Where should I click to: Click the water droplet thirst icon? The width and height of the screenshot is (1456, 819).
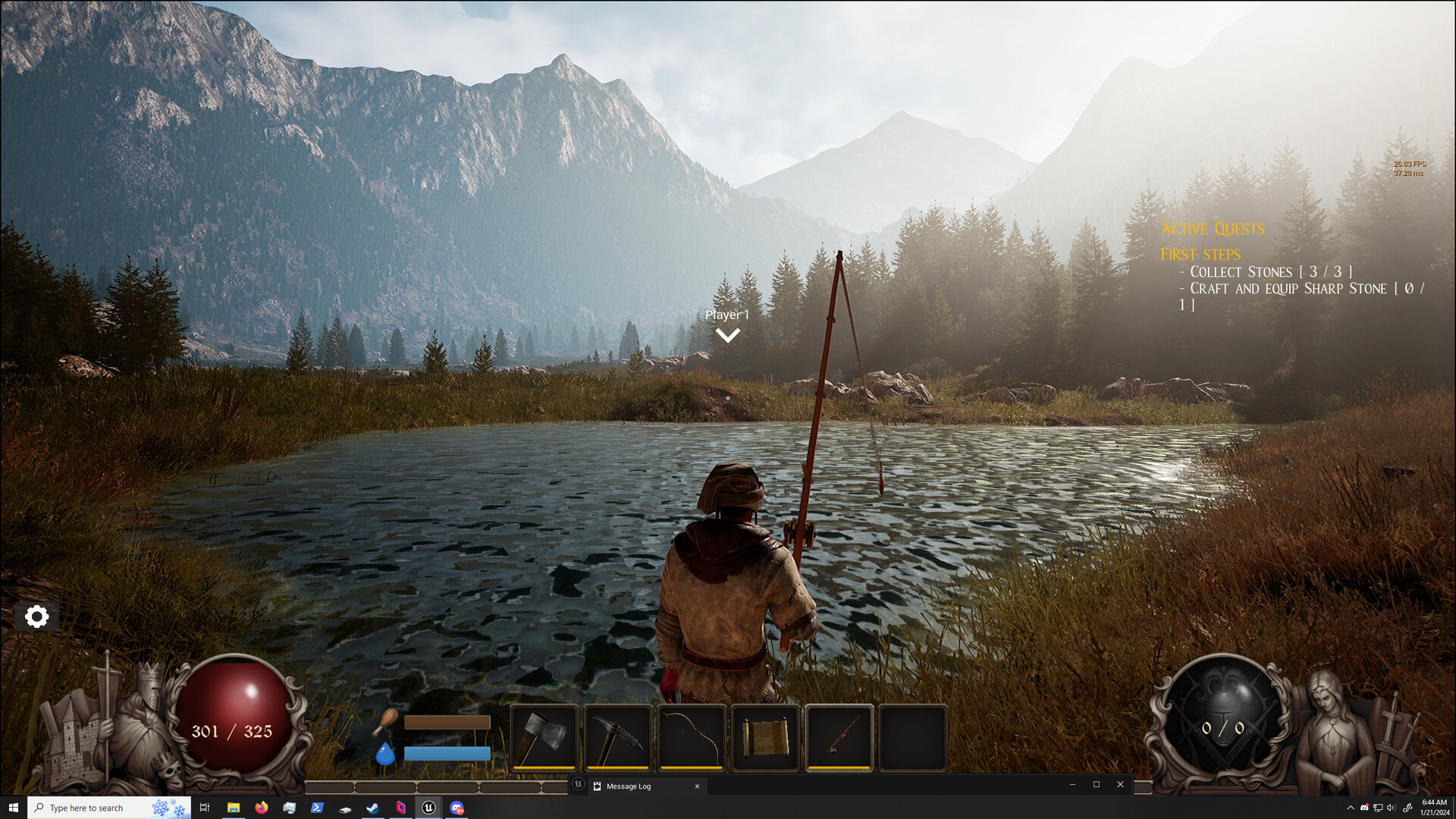point(384,755)
